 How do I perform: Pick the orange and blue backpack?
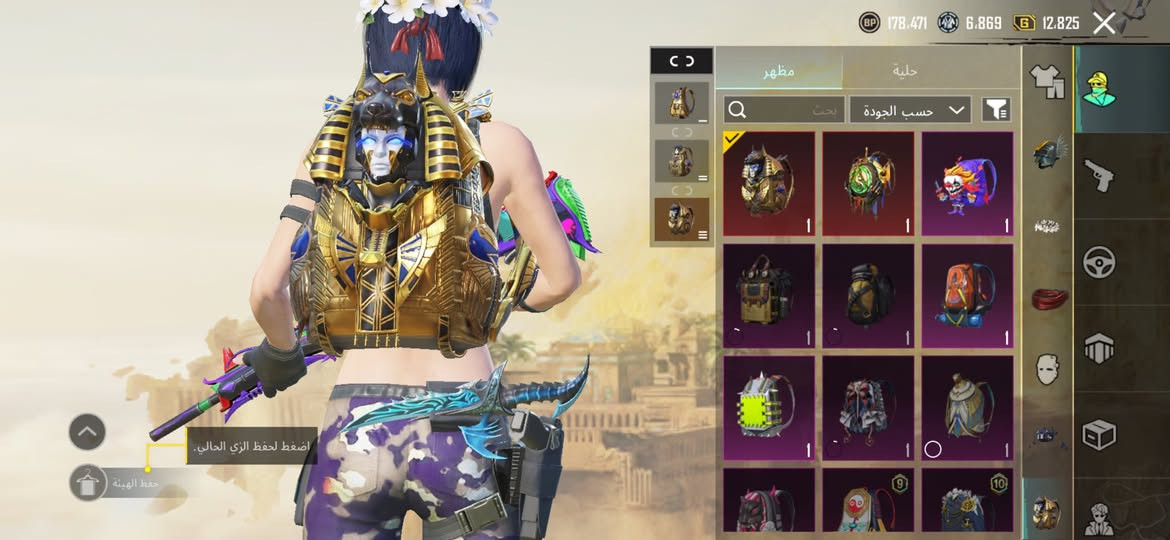(x=966, y=296)
